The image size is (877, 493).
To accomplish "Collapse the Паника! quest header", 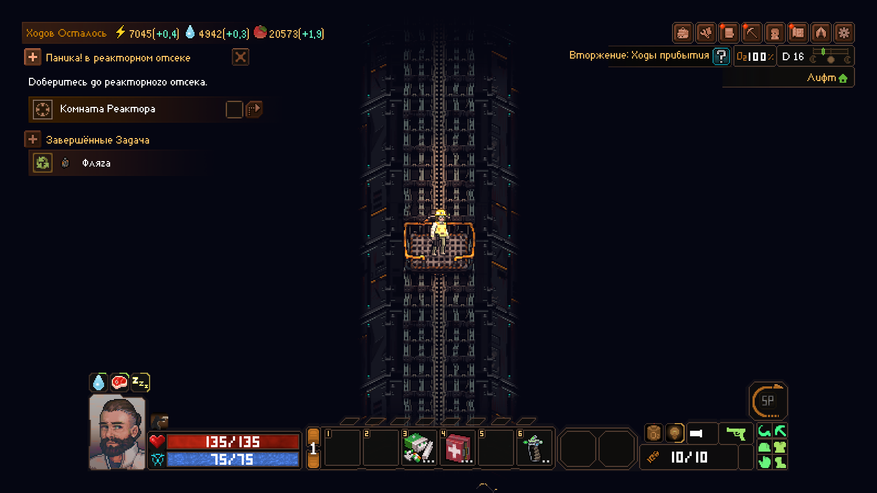I will pos(33,58).
